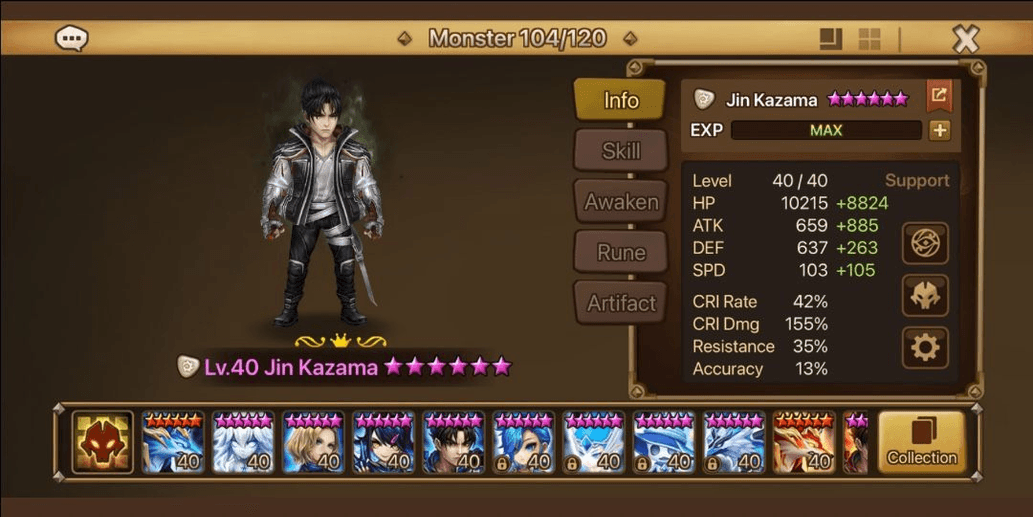
Task: Switch to the Skill tab
Action: point(620,151)
